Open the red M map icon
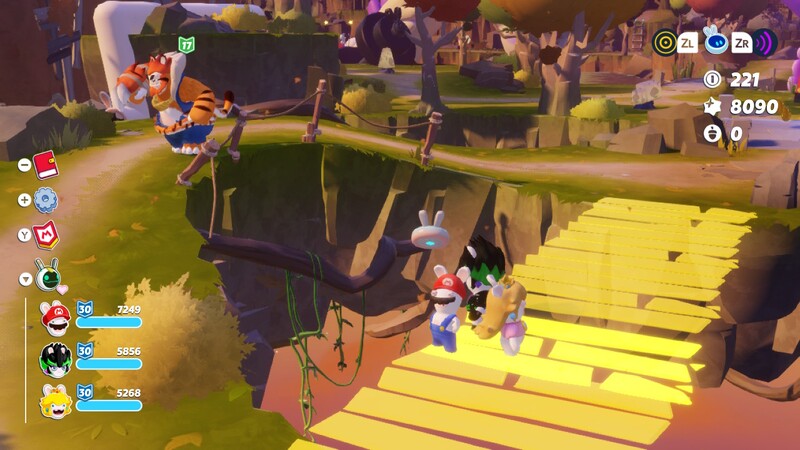 47,235
